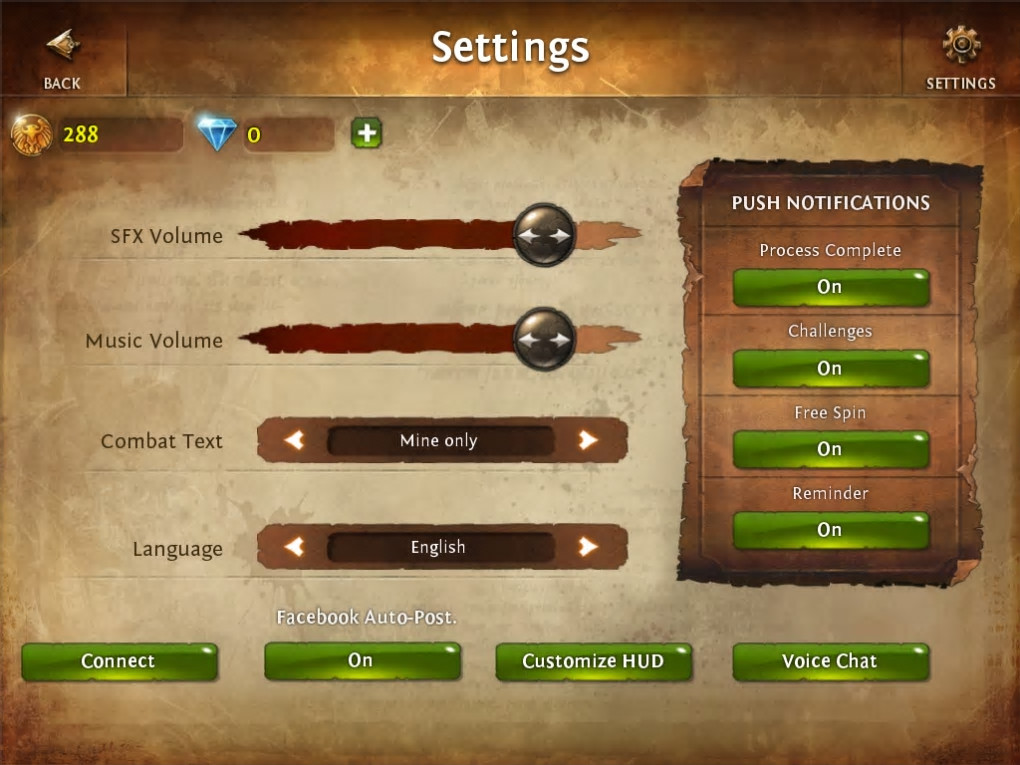Toggle Reminder notifications
The width and height of the screenshot is (1020, 765).
830,530
